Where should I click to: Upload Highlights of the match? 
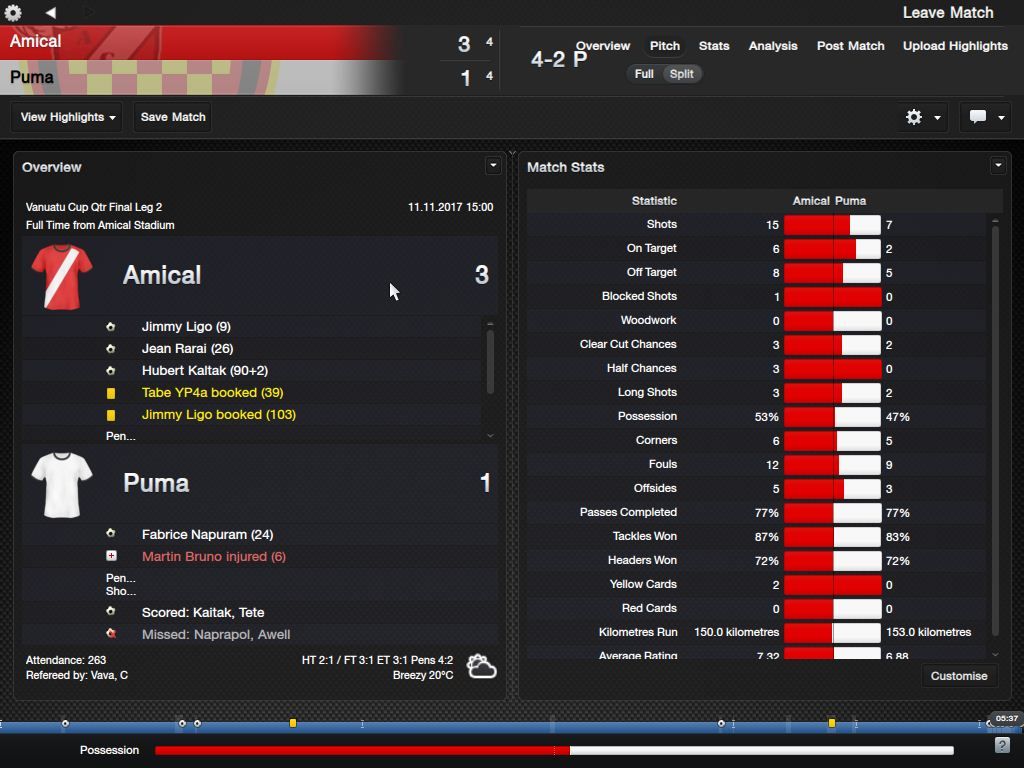(954, 46)
